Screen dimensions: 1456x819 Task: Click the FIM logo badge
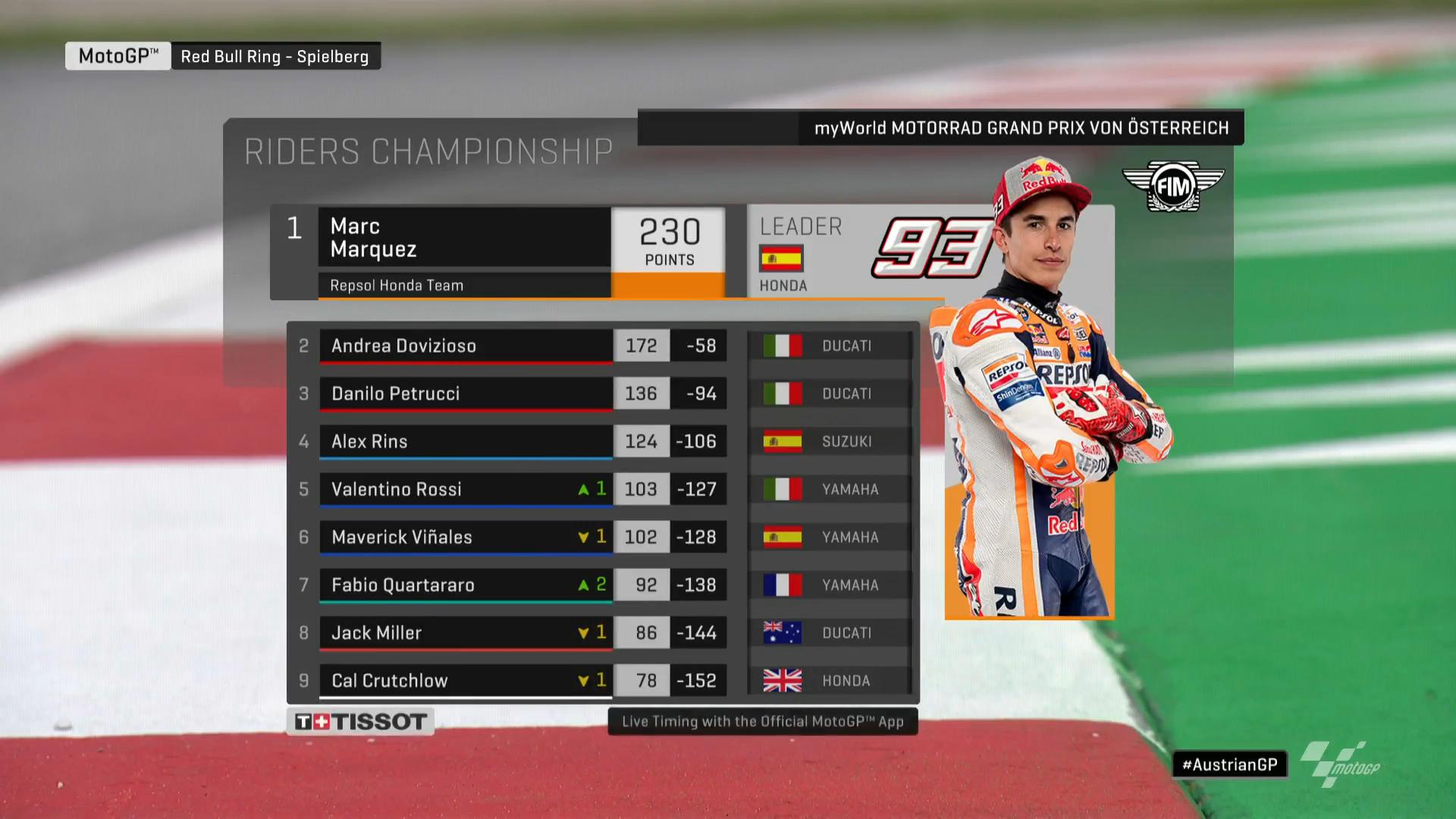click(x=1172, y=186)
